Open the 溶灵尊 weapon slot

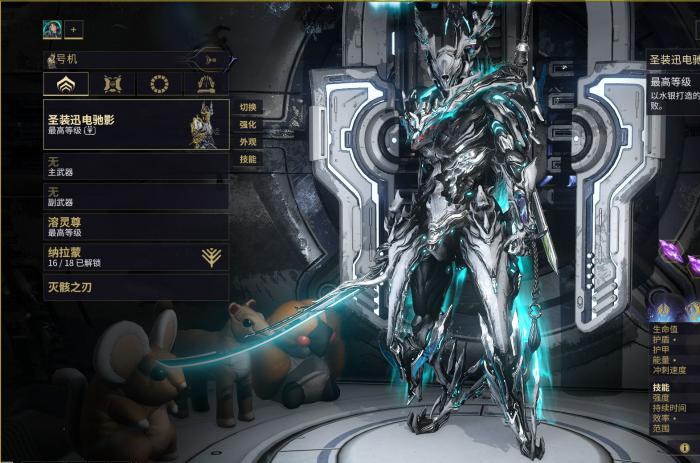click(x=136, y=225)
